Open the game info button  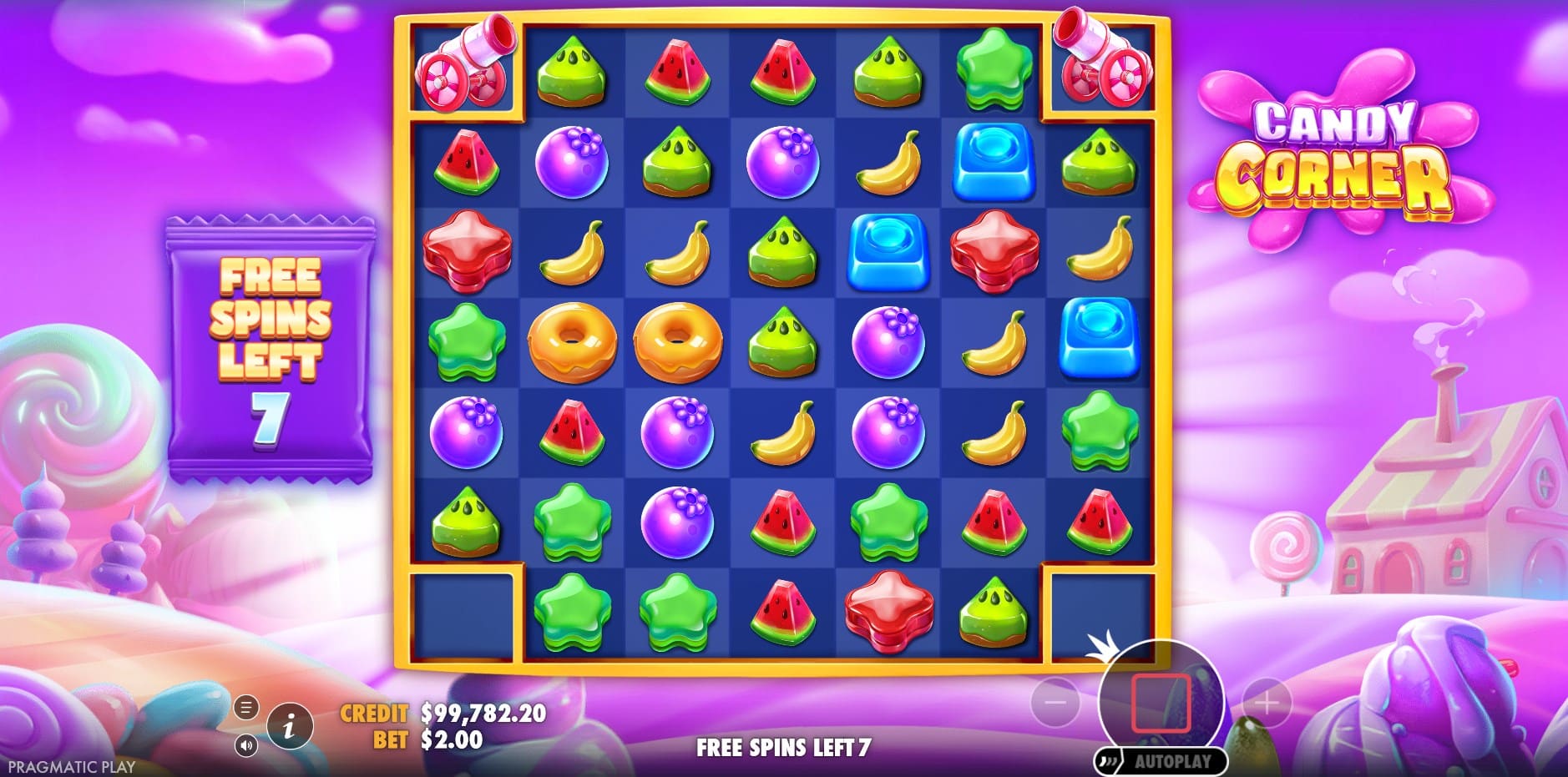[289, 727]
